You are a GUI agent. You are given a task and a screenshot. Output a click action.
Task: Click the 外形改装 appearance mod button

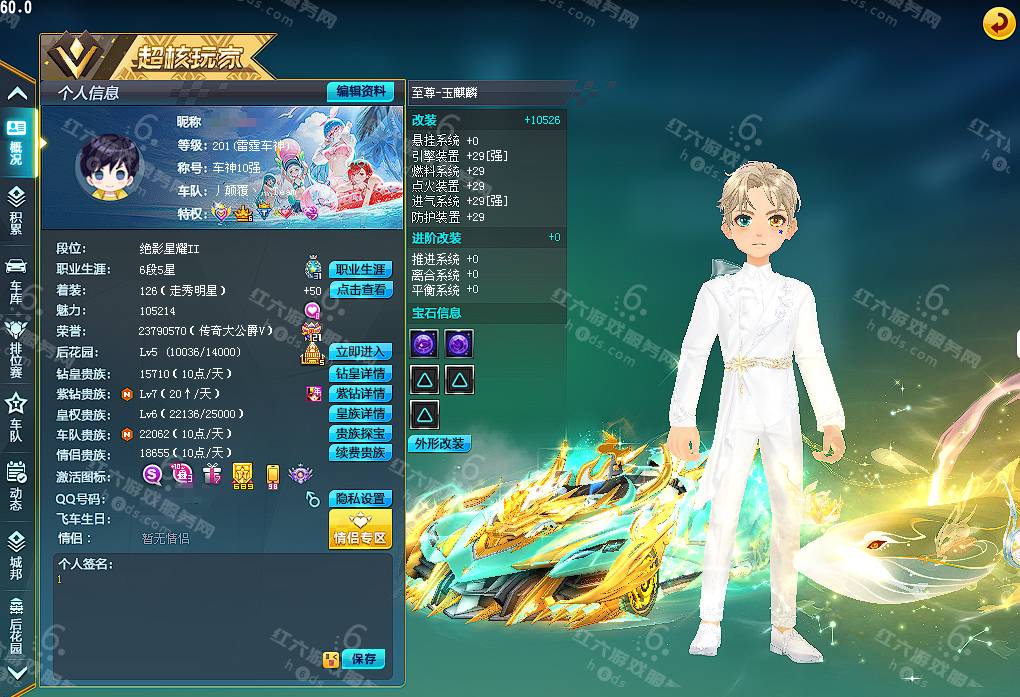(440, 443)
